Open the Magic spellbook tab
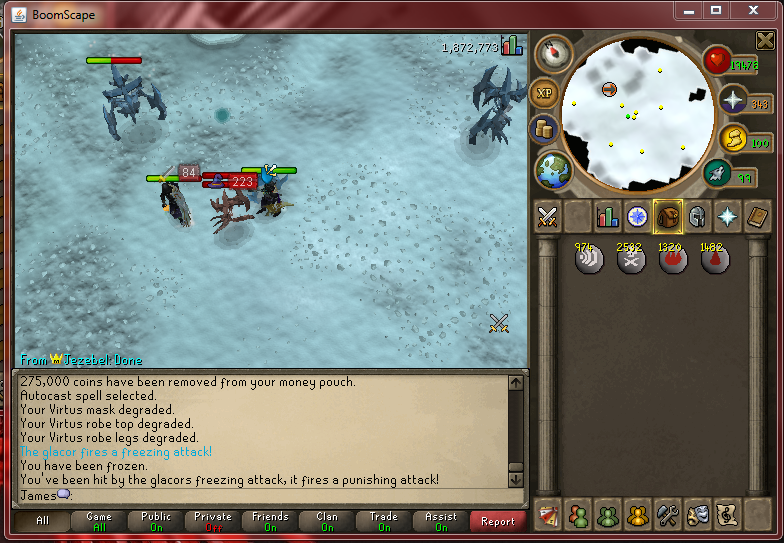 click(757, 216)
